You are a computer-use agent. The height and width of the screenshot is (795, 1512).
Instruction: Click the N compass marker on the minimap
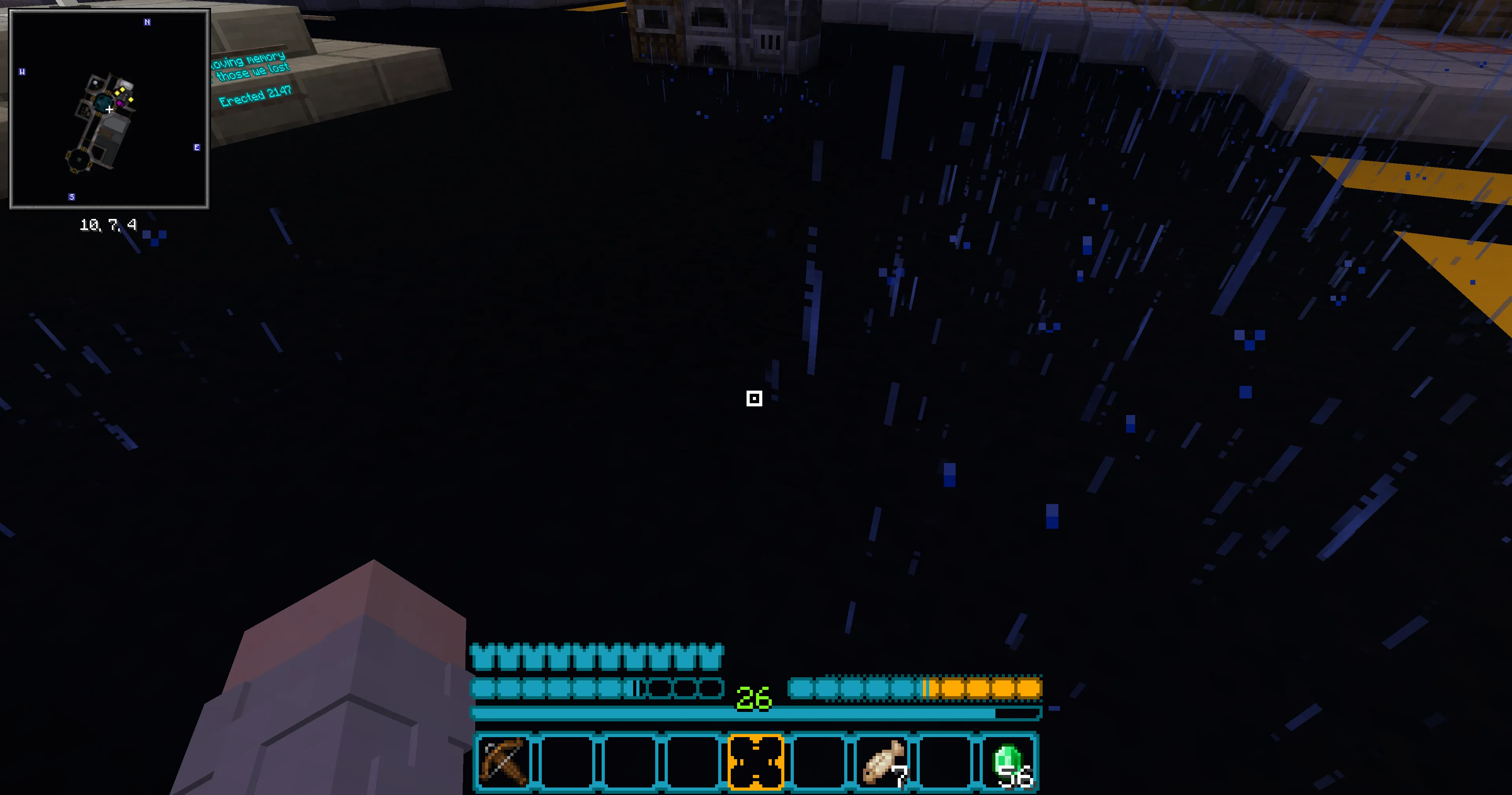(147, 22)
